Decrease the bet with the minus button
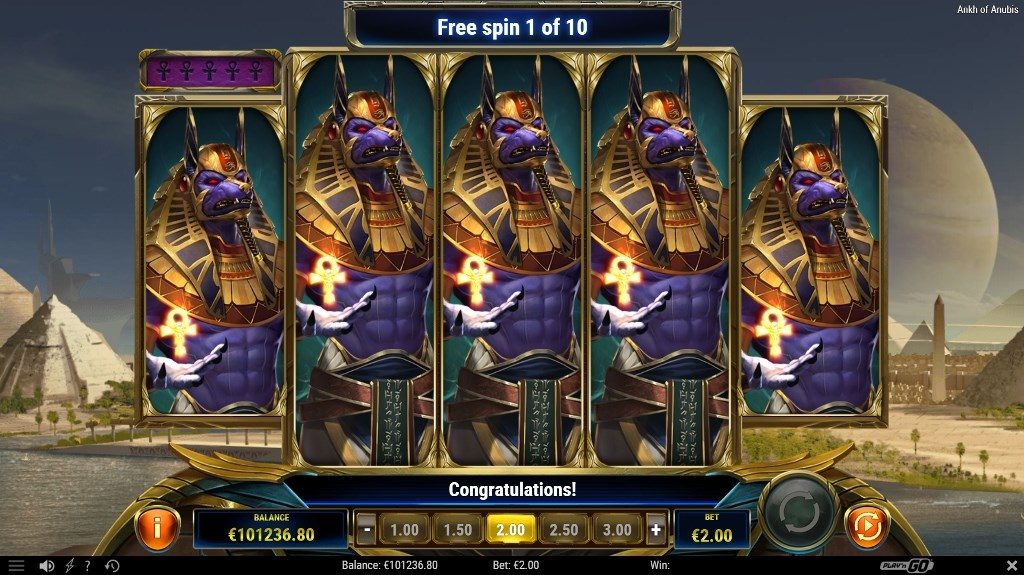1024x575 pixels. tap(367, 530)
